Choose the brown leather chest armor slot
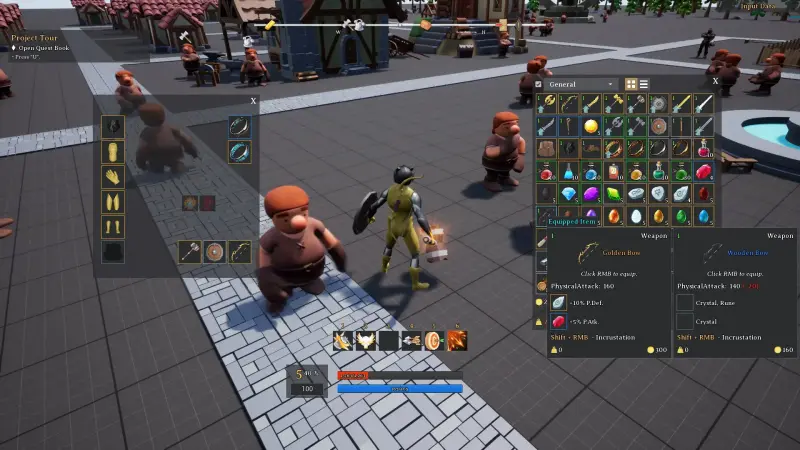The height and width of the screenshot is (450, 800). pyautogui.click(x=546, y=149)
